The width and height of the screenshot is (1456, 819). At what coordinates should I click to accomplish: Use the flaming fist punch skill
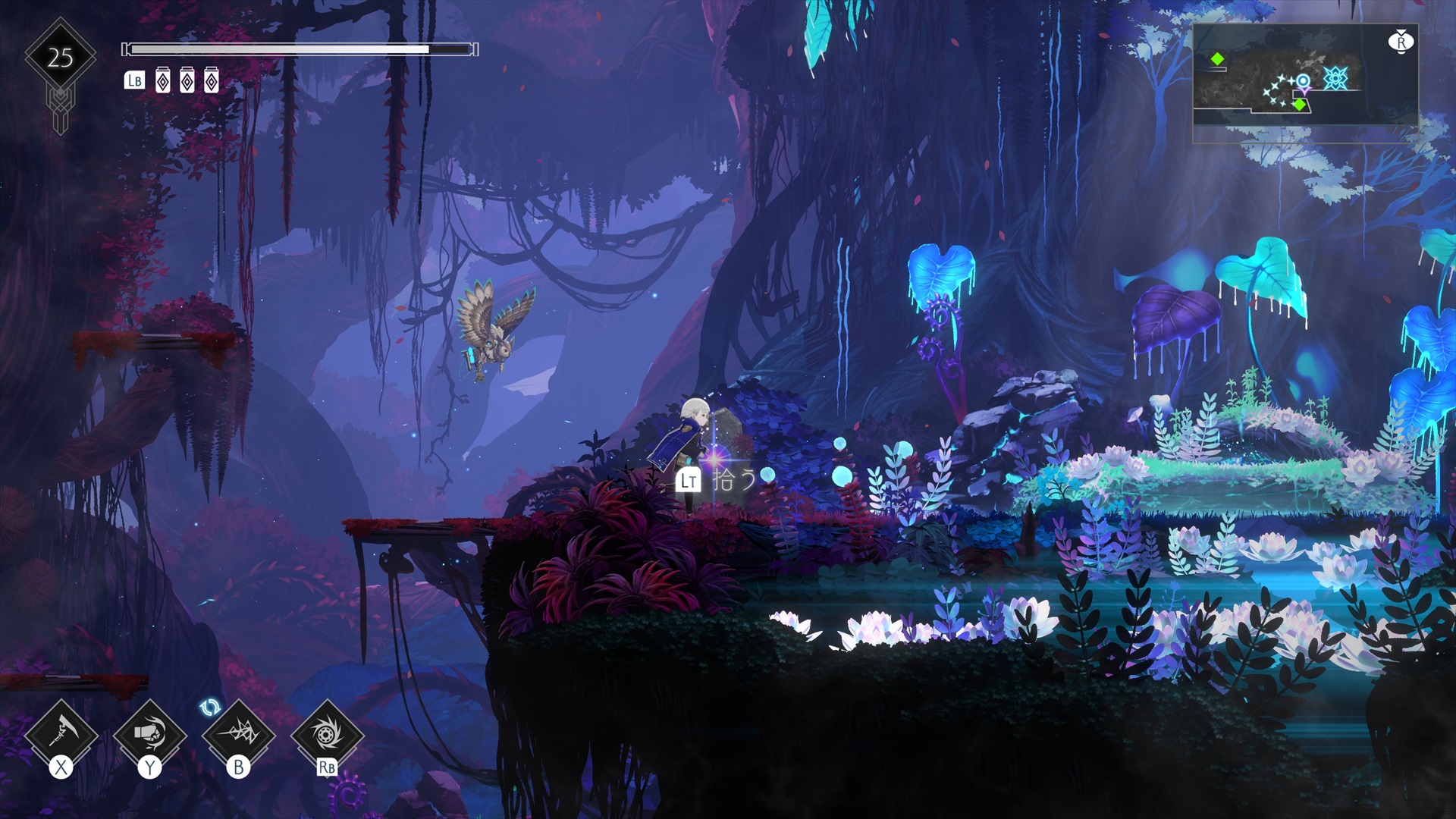pyautogui.click(x=149, y=734)
